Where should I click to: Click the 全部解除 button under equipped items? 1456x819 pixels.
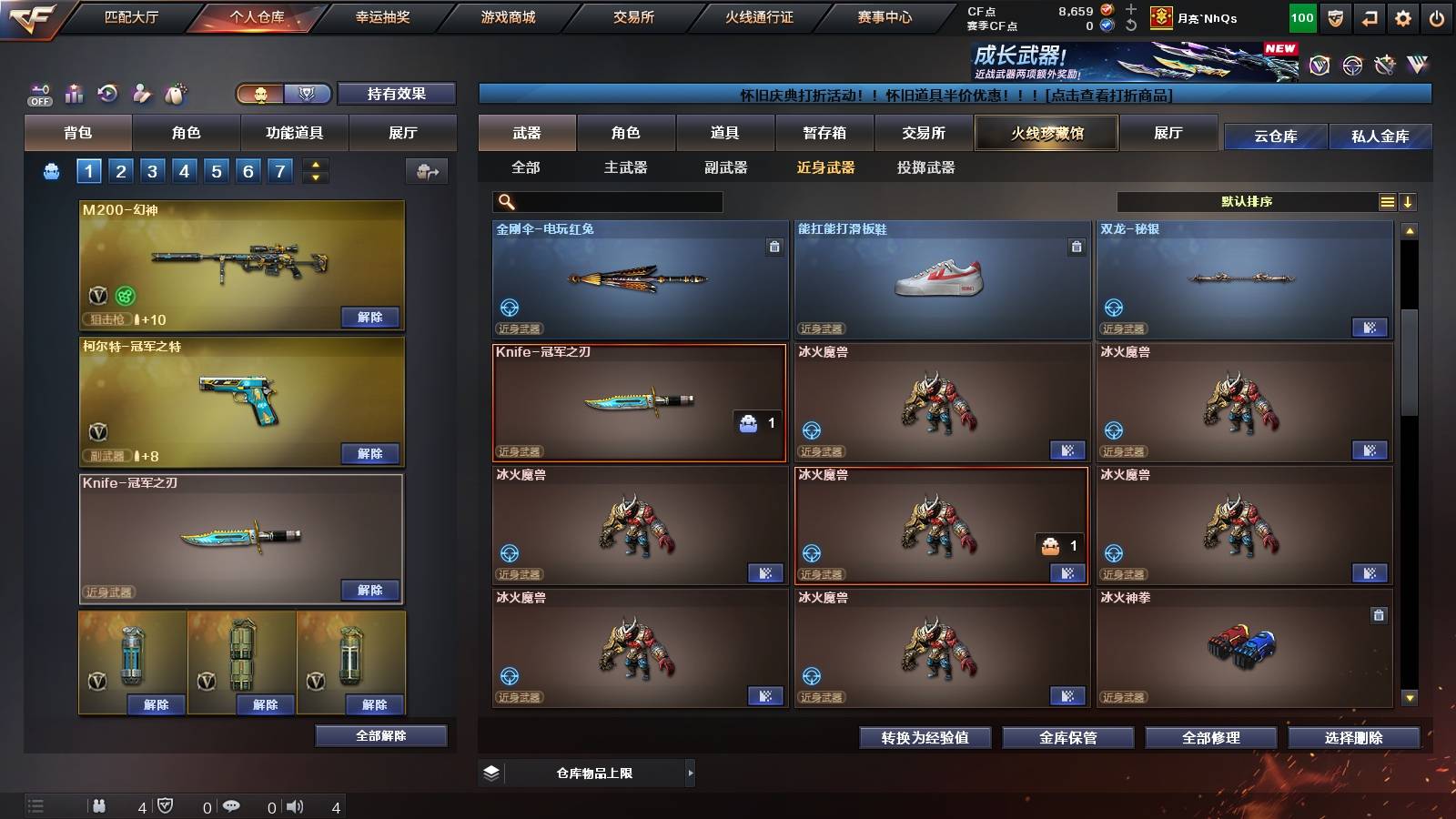click(380, 735)
